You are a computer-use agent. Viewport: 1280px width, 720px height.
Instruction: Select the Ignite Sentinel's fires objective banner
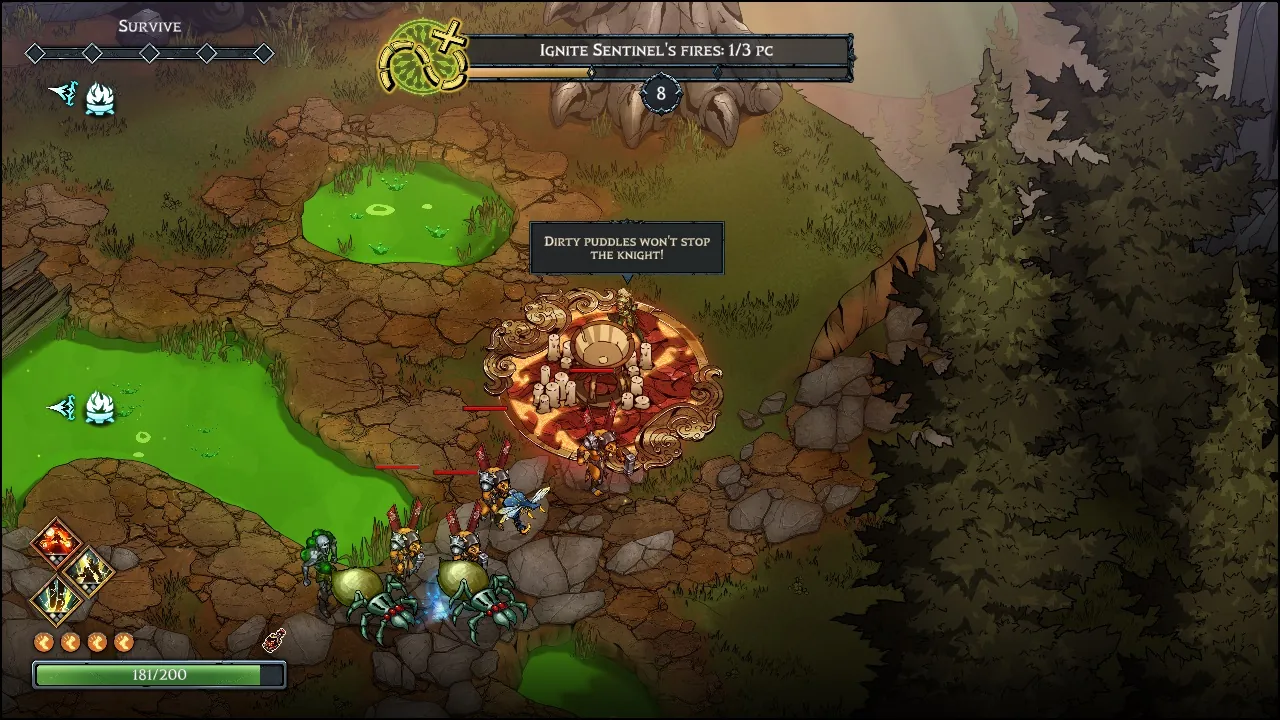point(658,50)
